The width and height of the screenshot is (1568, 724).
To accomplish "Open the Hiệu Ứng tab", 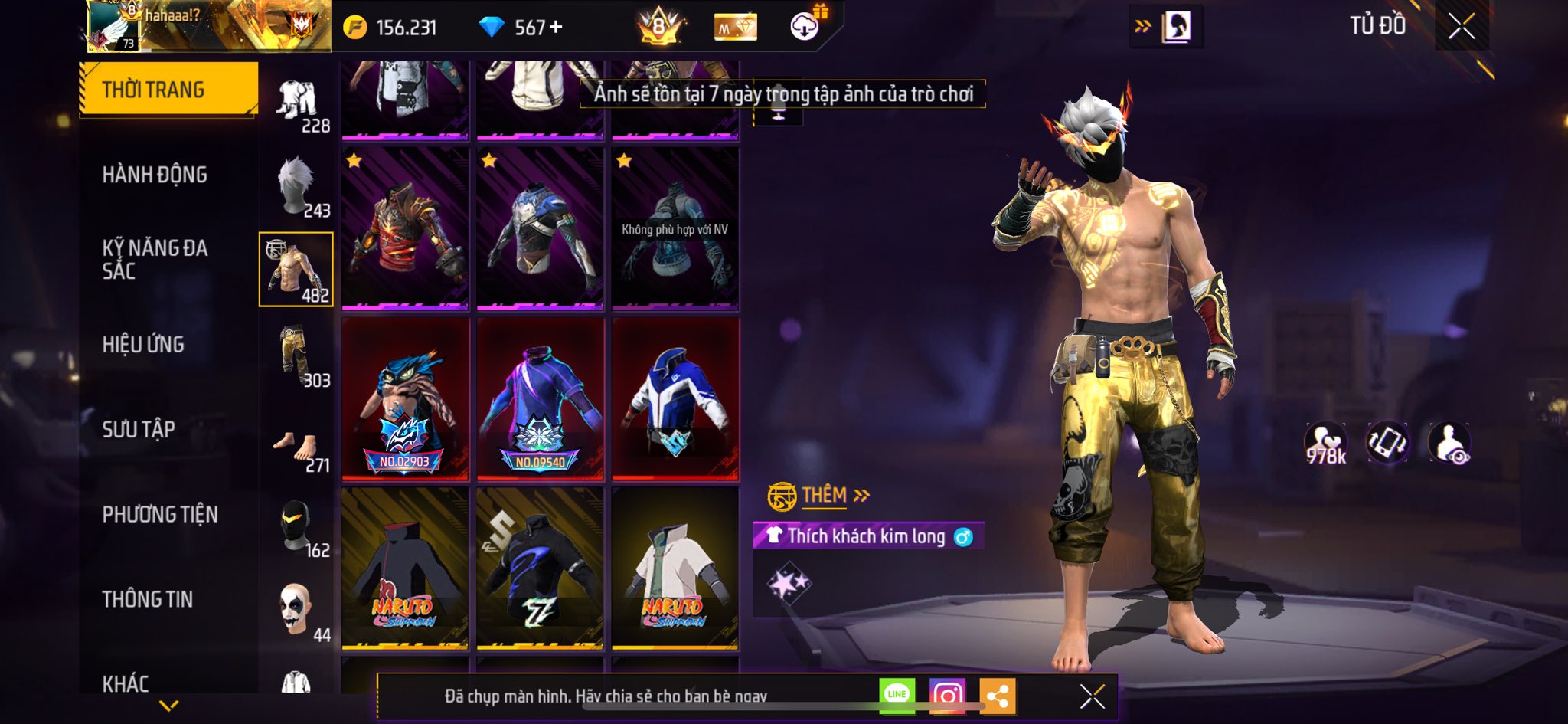I will tap(143, 345).
